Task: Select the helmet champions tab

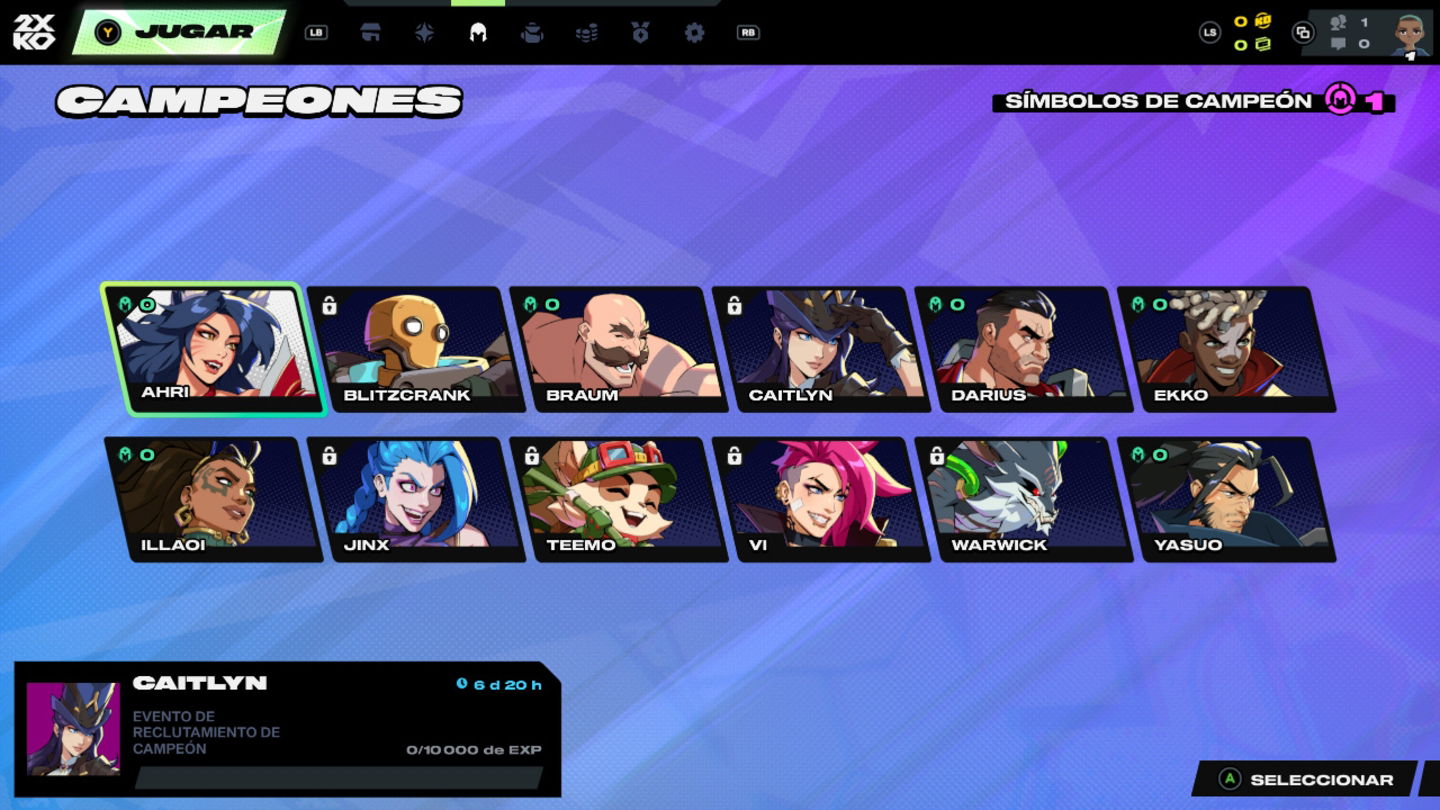Action: click(x=478, y=32)
